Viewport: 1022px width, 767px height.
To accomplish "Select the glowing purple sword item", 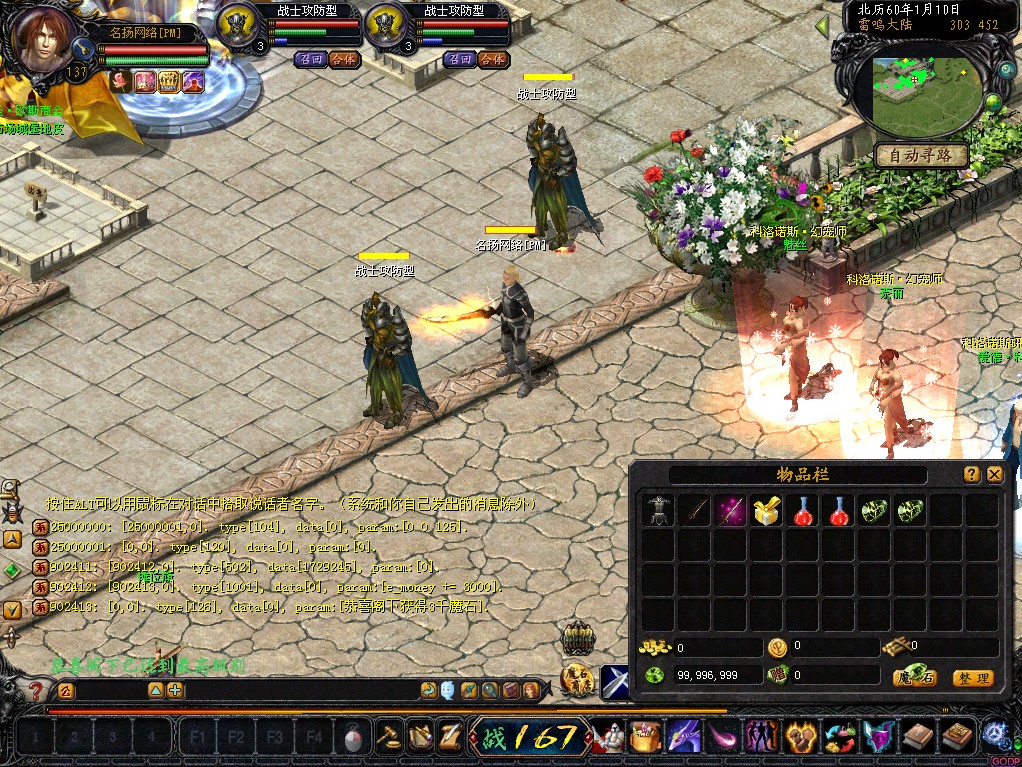I will point(730,512).
